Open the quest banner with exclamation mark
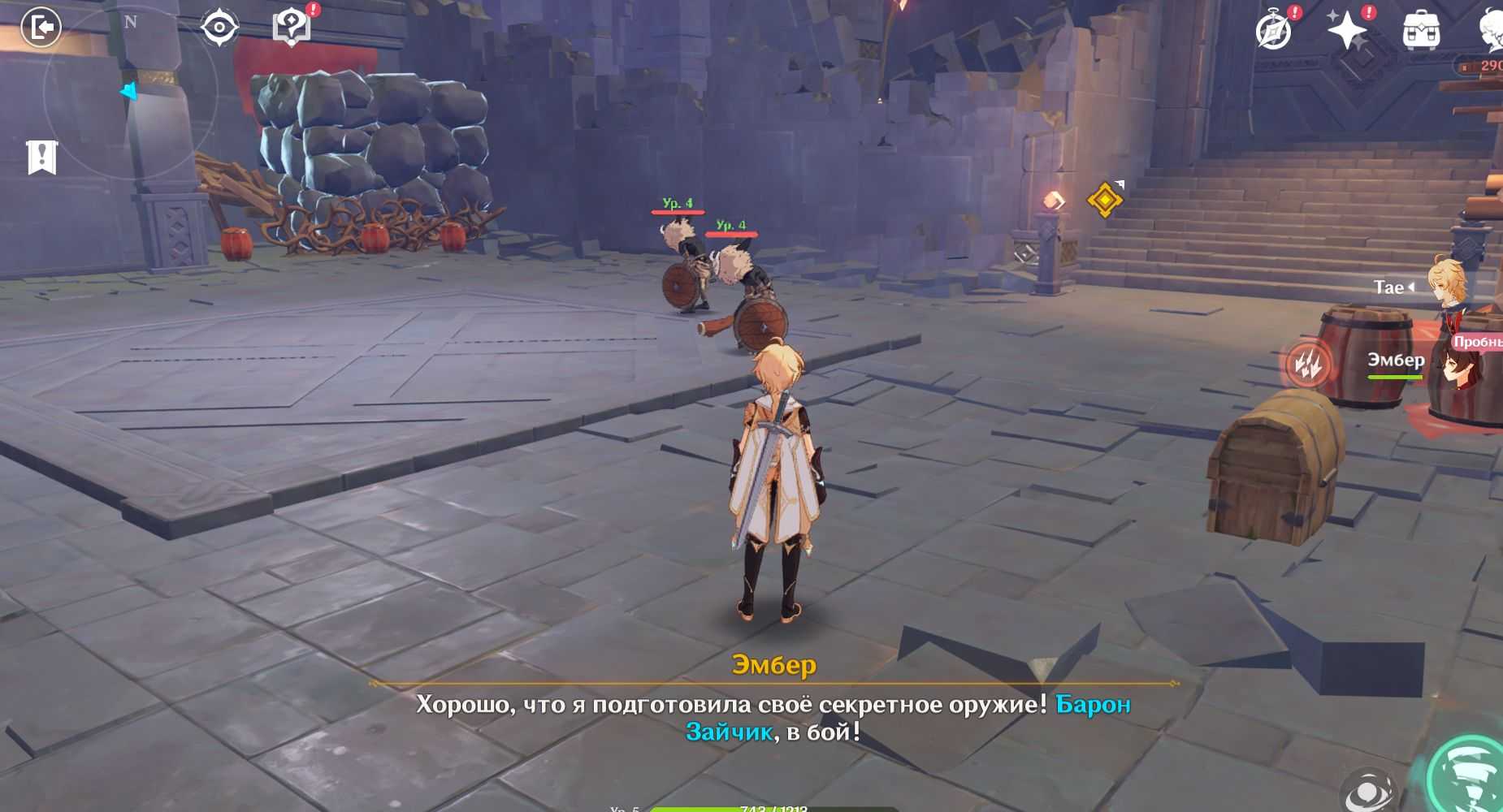The image size is (1503, 812). 42,158
